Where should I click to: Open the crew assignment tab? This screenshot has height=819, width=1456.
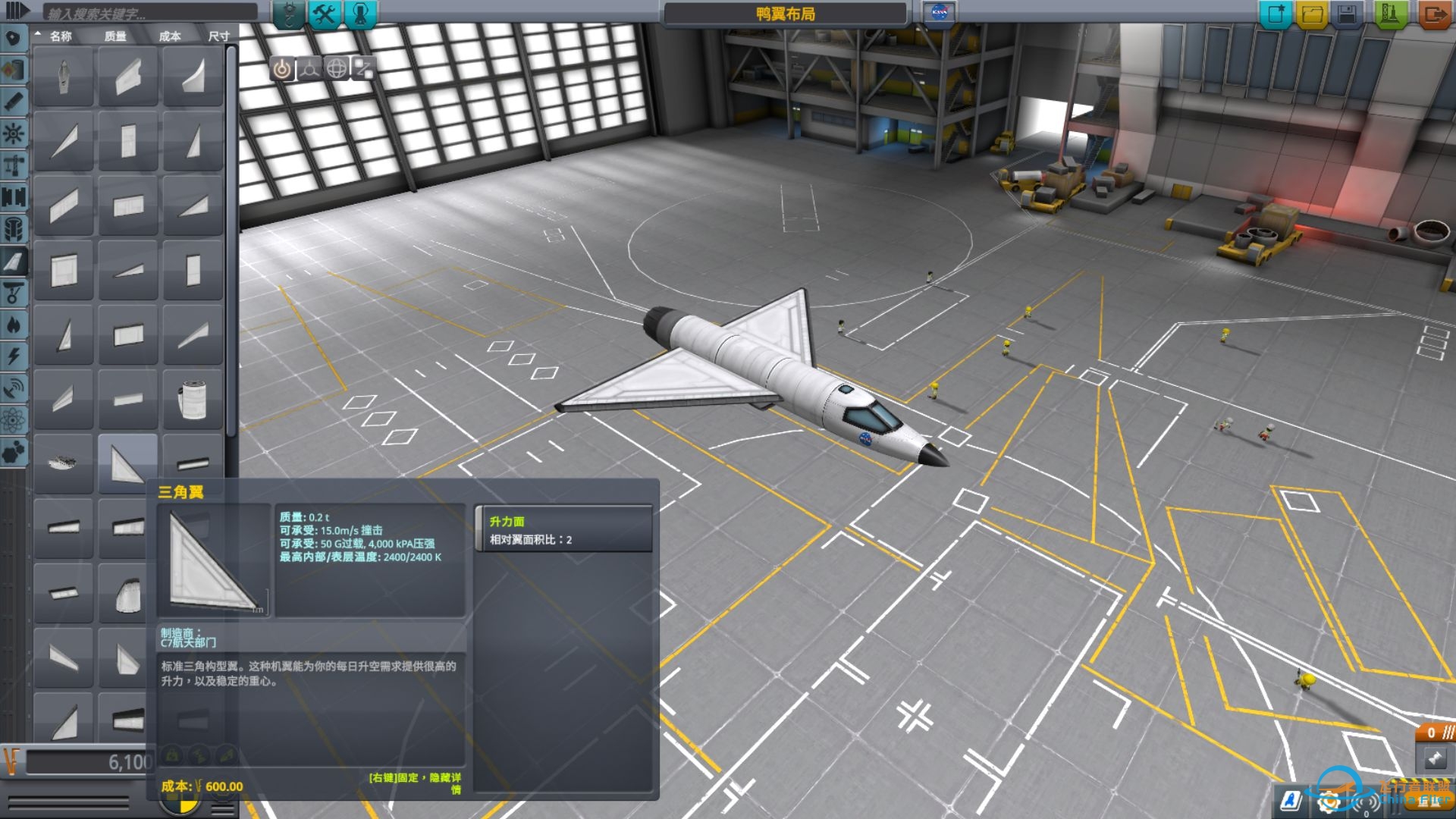[x=360, y=14]
